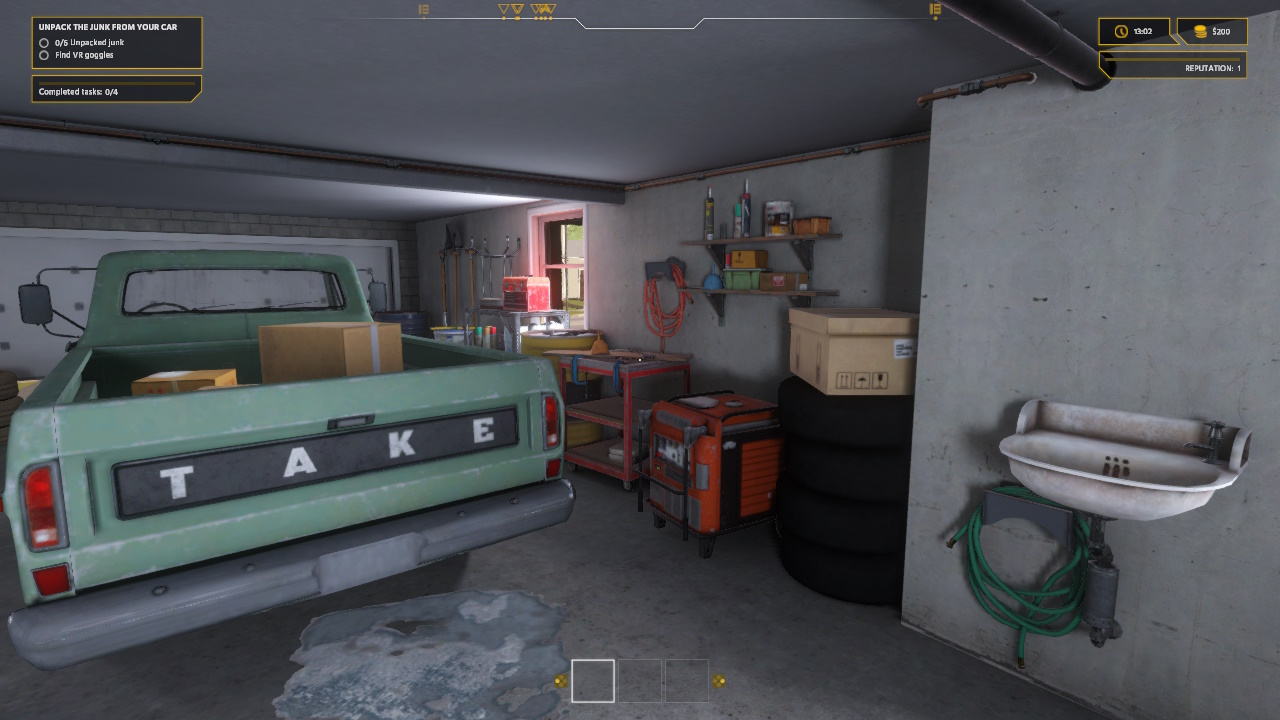This screenshot has height=720, width=1280.
Task: Click the Reputation progress bar
Action: tap(1172, 60)
